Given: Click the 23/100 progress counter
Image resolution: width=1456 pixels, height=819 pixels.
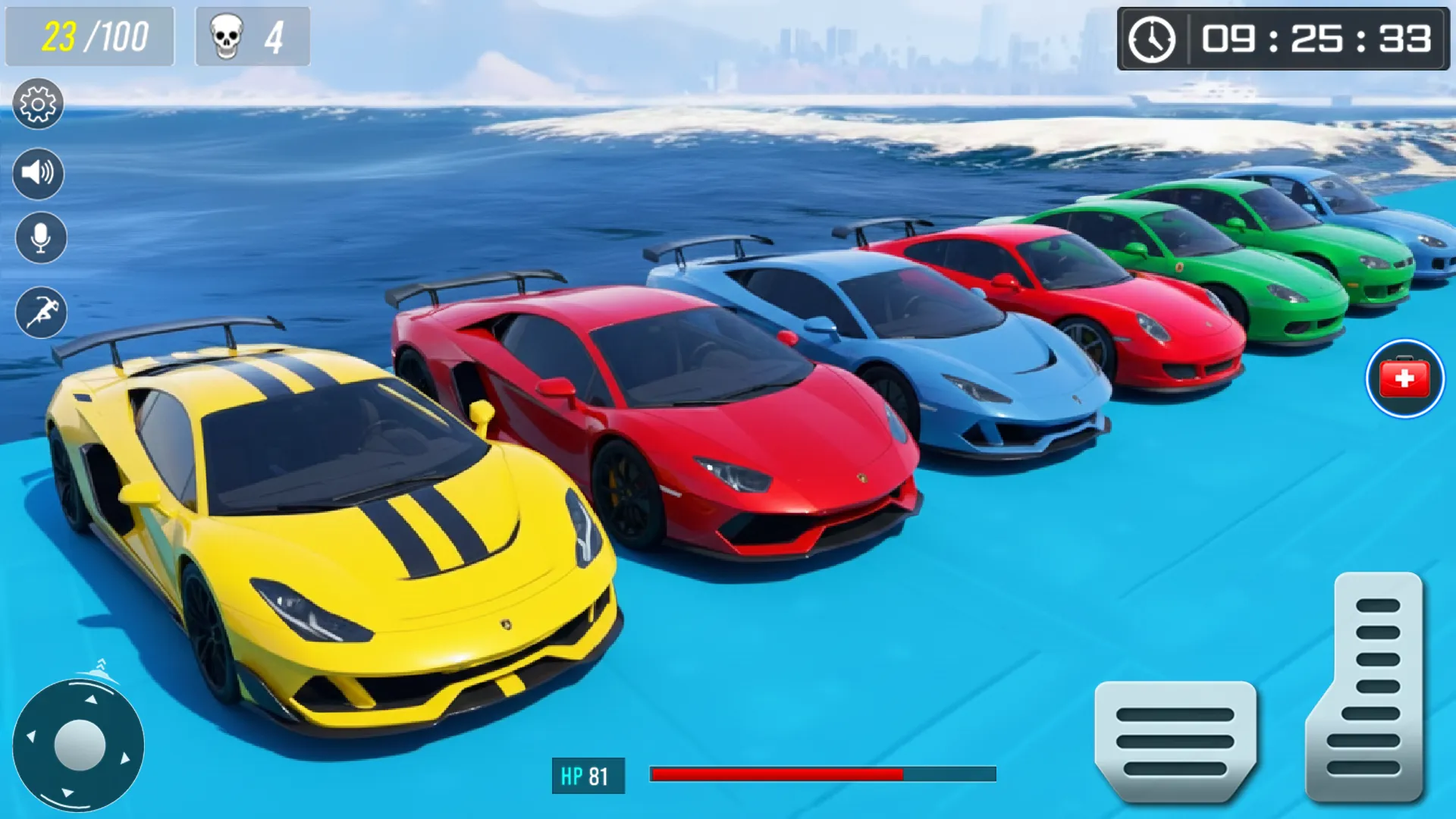Looking at the screenshot, I should coord(89,36).
